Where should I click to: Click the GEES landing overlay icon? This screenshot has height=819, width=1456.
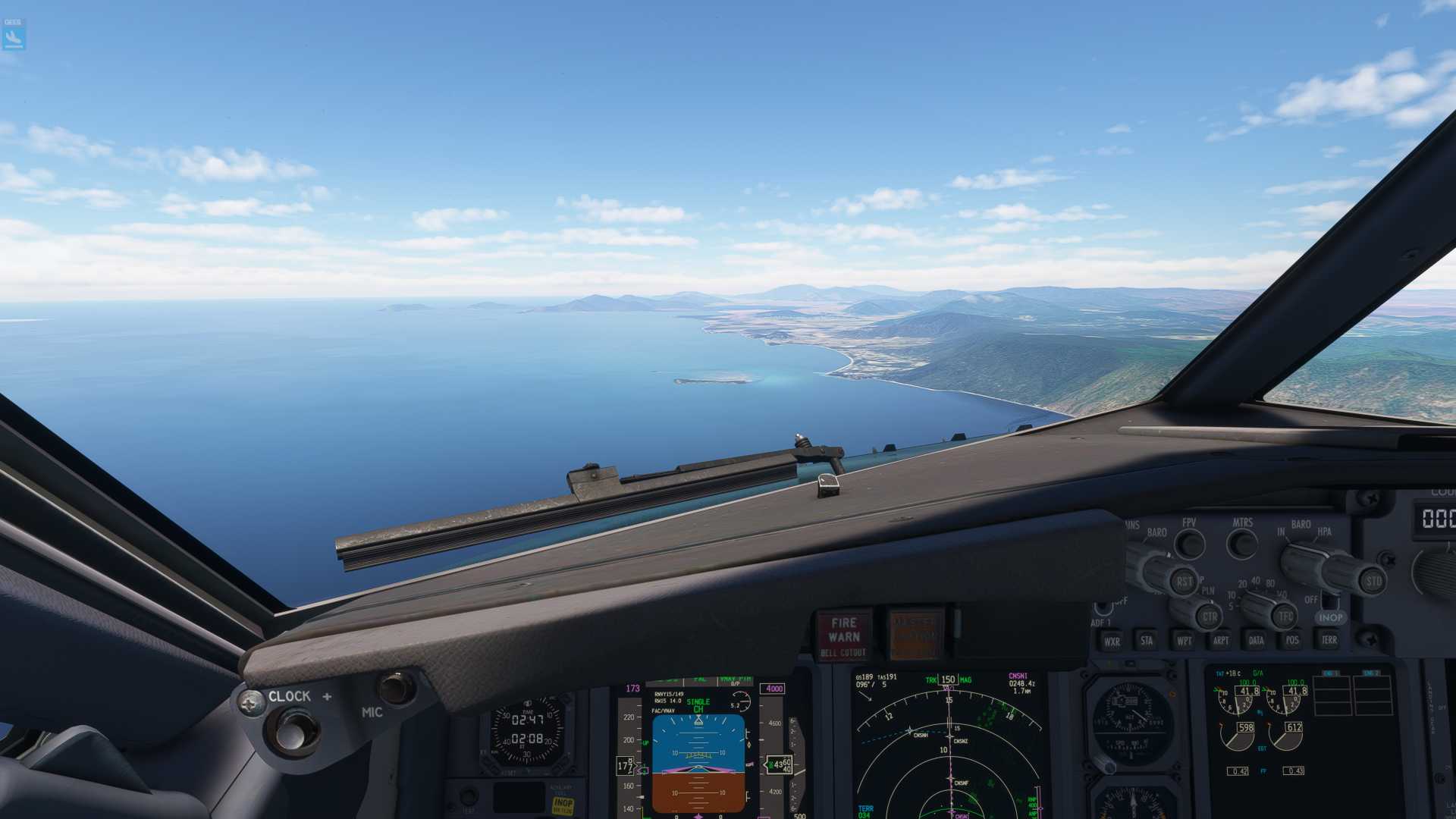(14, 35)
